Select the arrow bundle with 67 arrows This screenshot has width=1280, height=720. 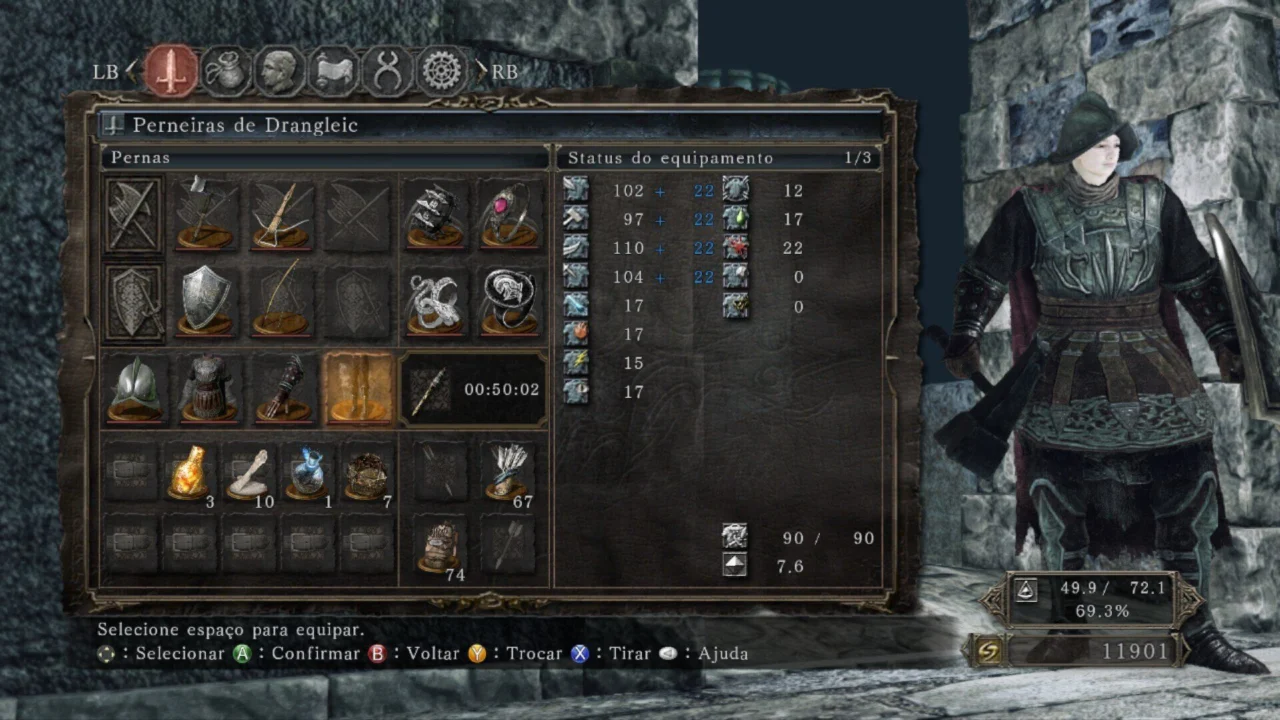(x=511, y=472)
